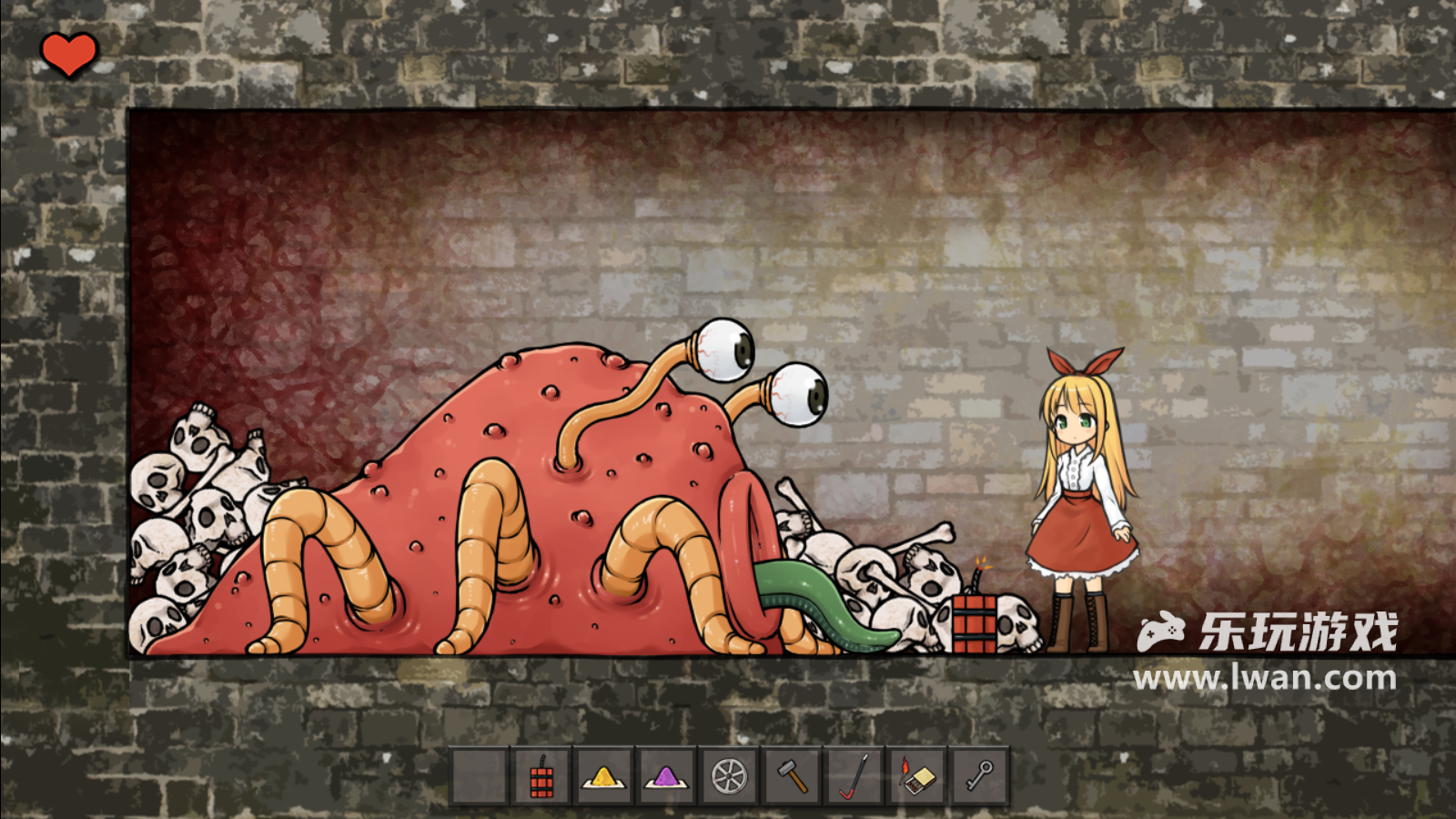Pick the silver key slot
Image resolution: width=1456 pixels, height=819 pixels.
[980, 777]
